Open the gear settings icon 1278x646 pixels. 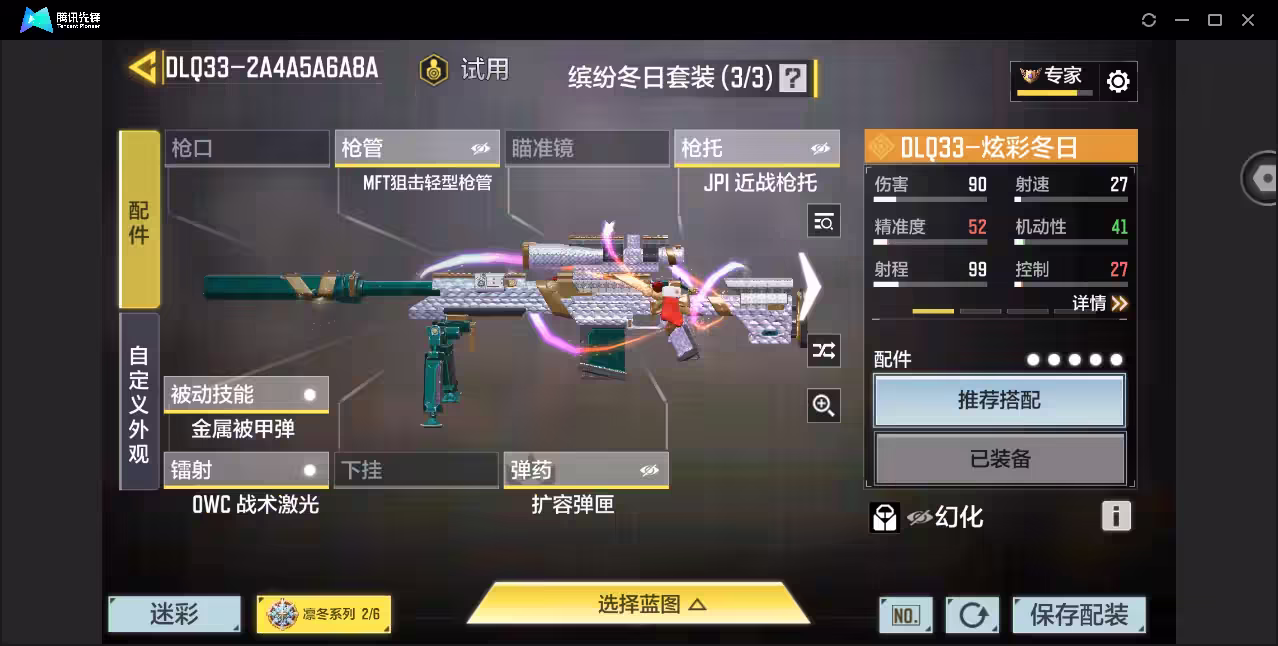1118,81
